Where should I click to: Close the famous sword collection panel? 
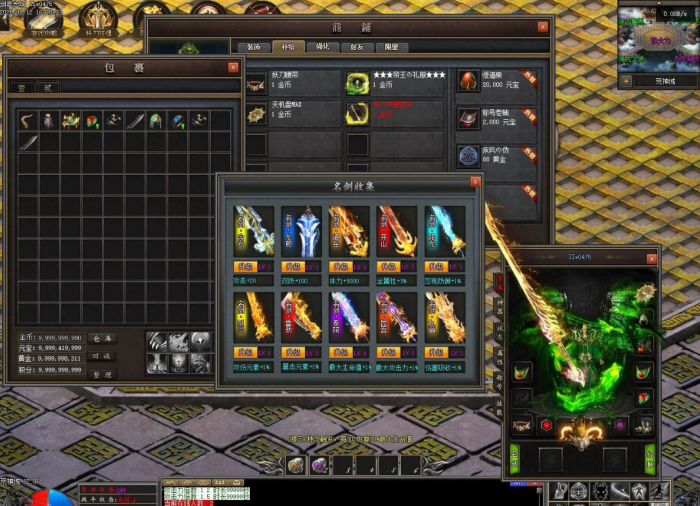[x=476, y=182]
